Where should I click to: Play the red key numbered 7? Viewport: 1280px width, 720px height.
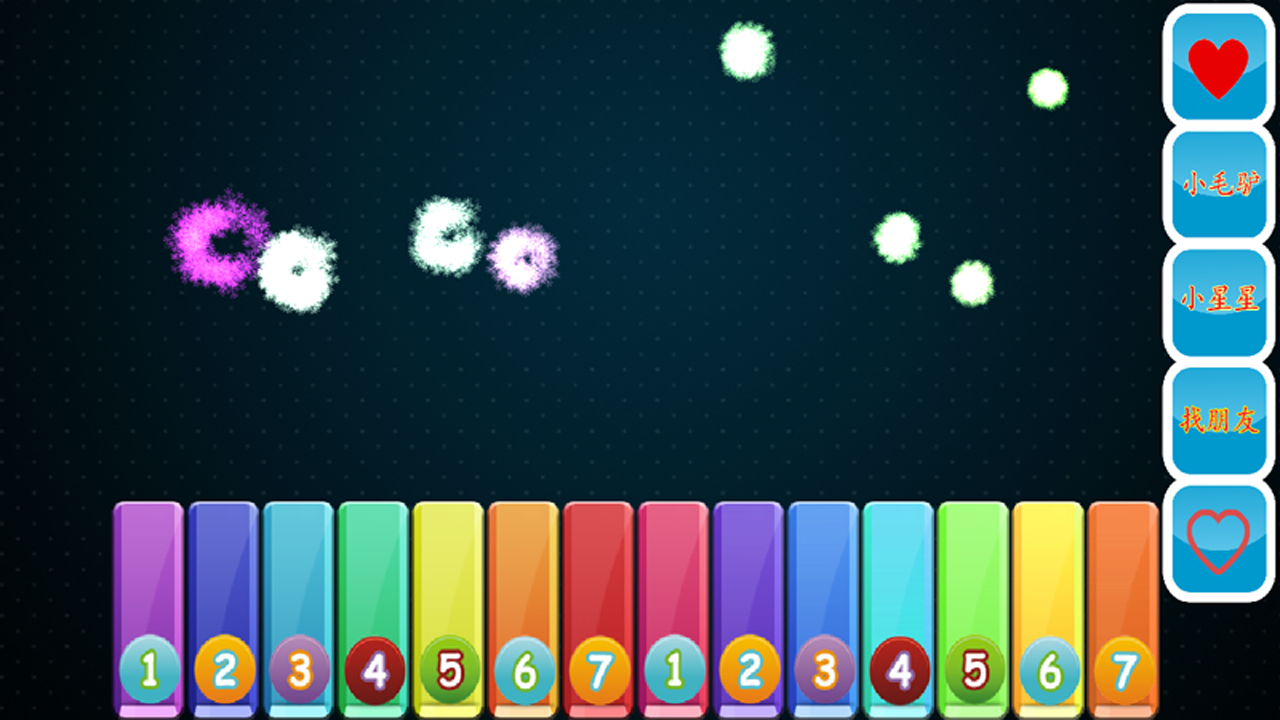click(599, 600)
